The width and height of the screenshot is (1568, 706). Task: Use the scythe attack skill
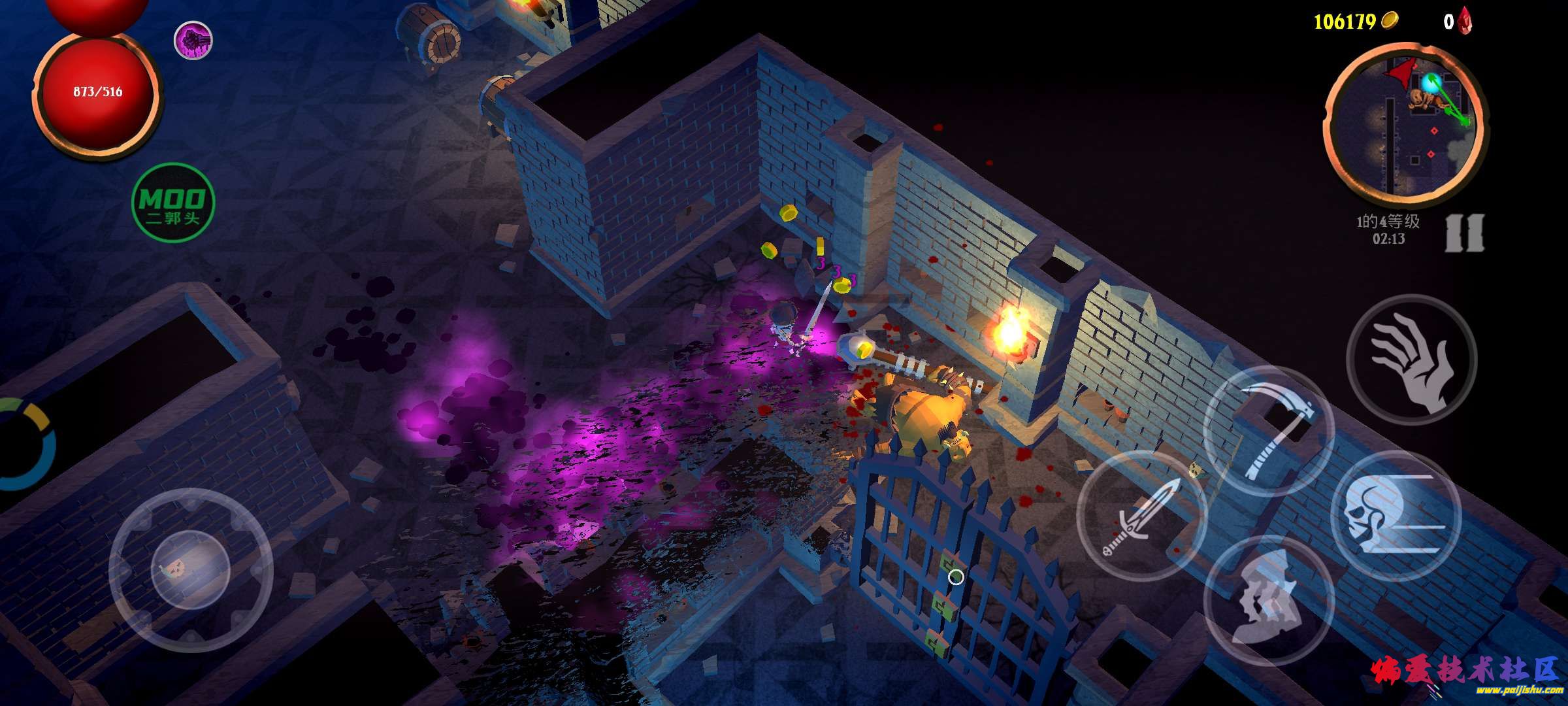tap(1268, 431)
